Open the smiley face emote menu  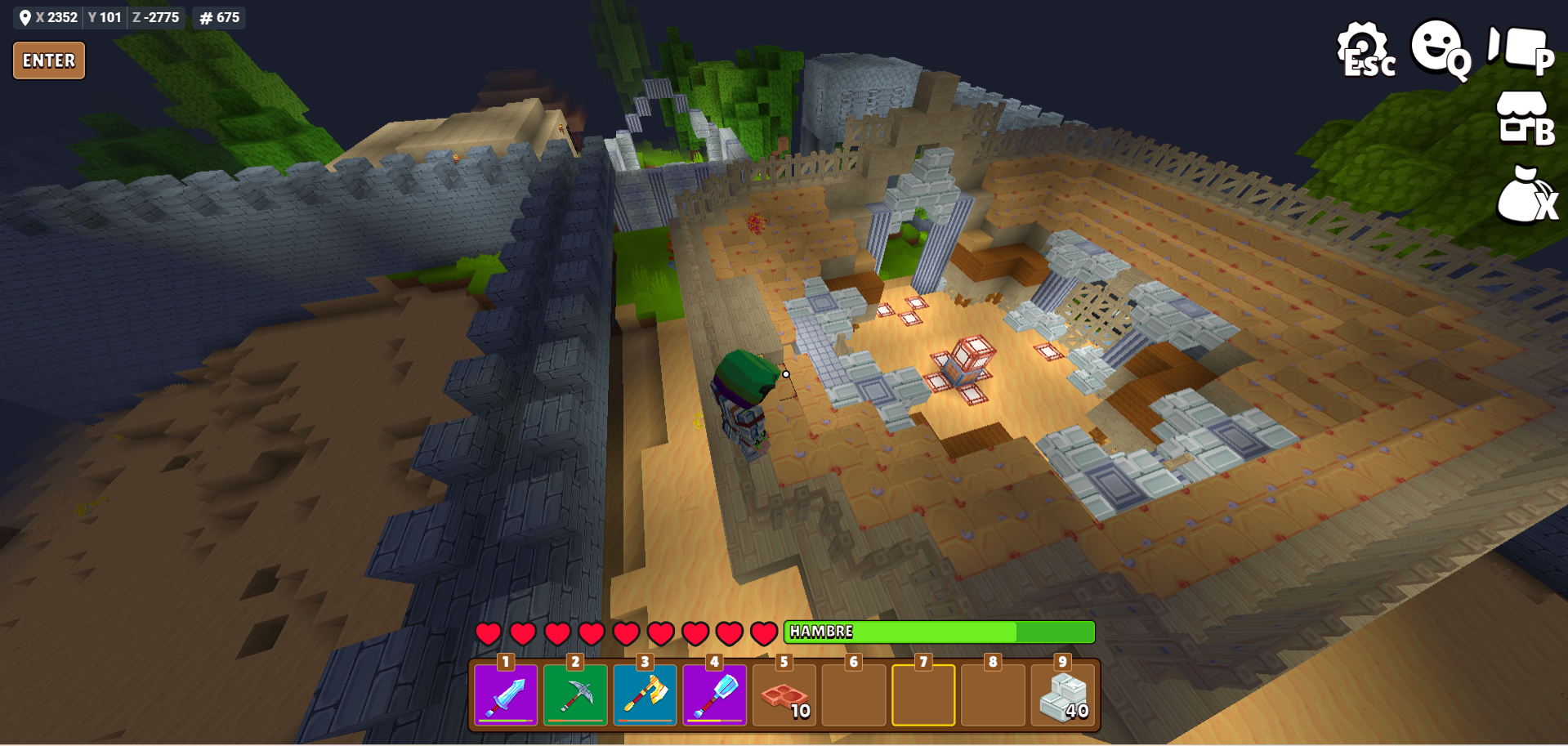[1440, 47]
